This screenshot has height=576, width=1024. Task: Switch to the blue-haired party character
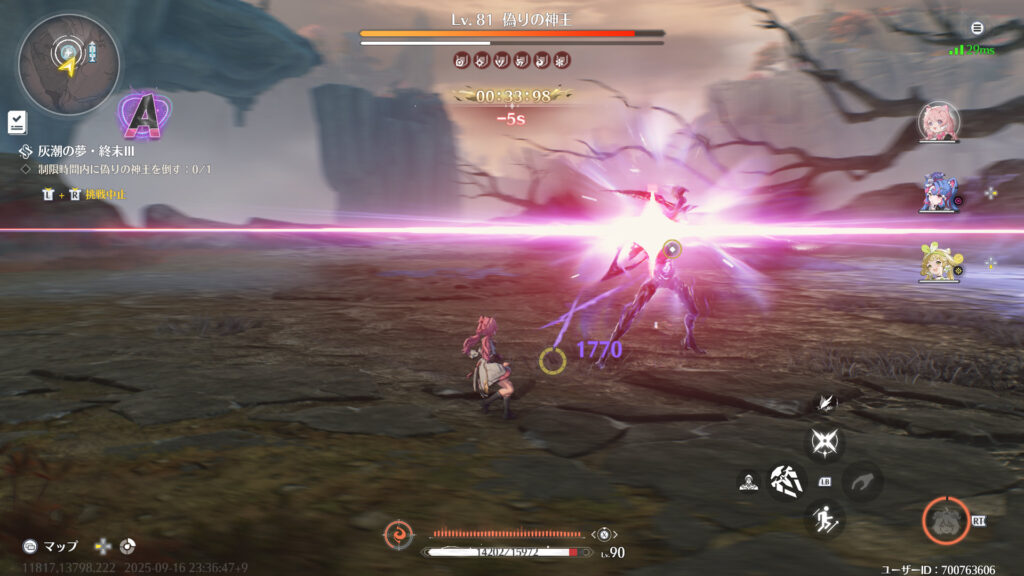click(938, 193)
